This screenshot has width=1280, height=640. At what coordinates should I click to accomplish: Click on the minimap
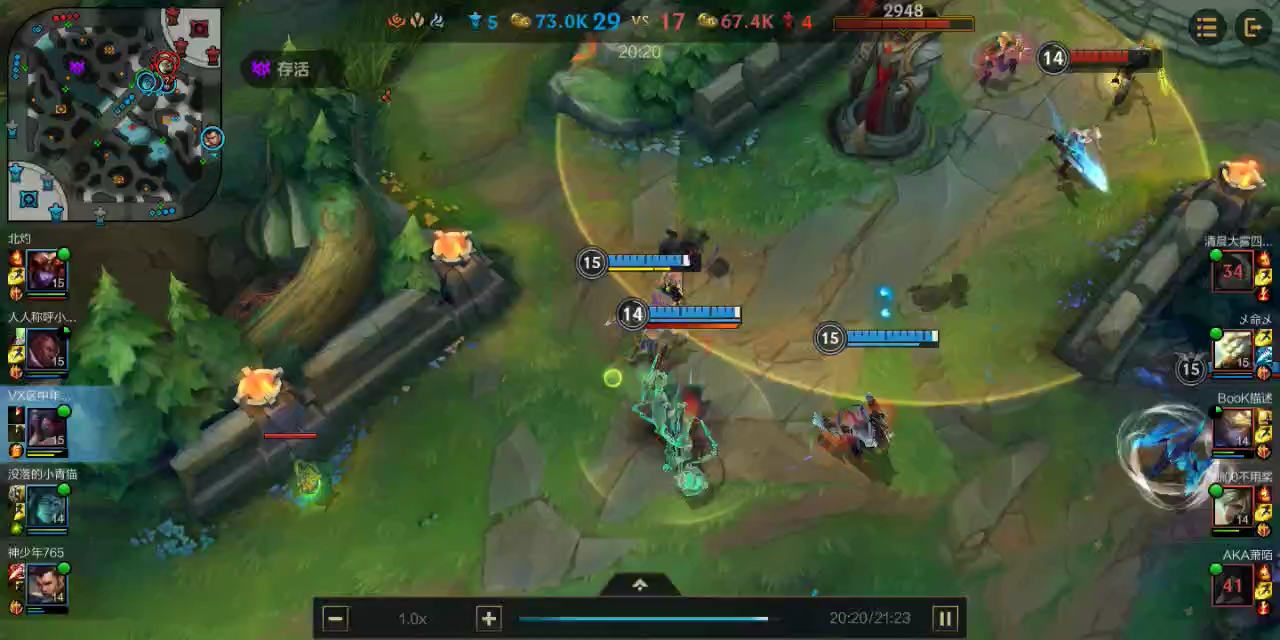pyautogui.click(x=115, y=115)
